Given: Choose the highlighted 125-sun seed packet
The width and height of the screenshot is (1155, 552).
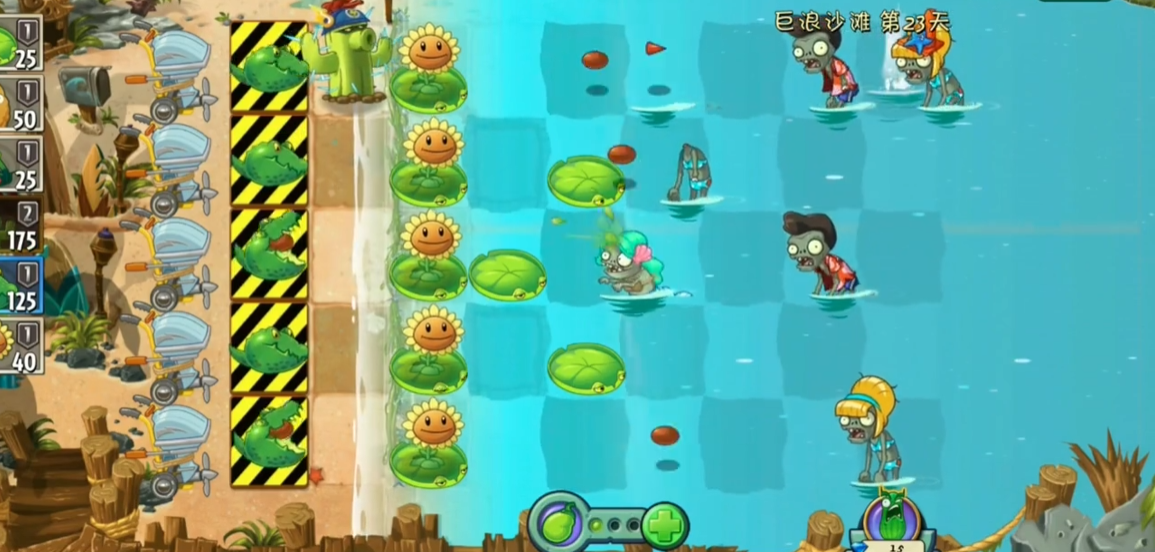Looking at the screenshot, I should pos(18,283).
